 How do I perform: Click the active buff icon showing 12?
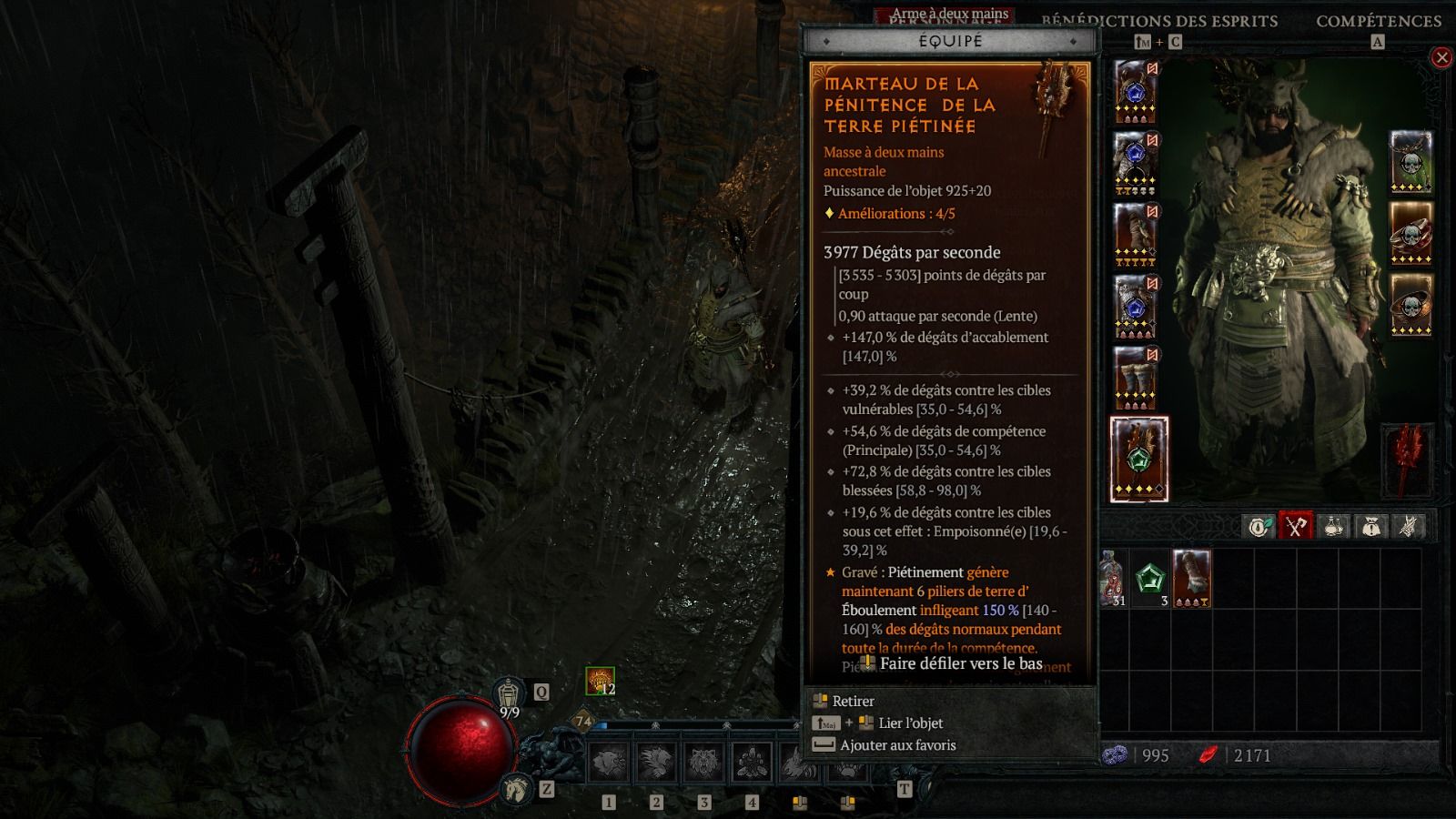click(600, 681)
